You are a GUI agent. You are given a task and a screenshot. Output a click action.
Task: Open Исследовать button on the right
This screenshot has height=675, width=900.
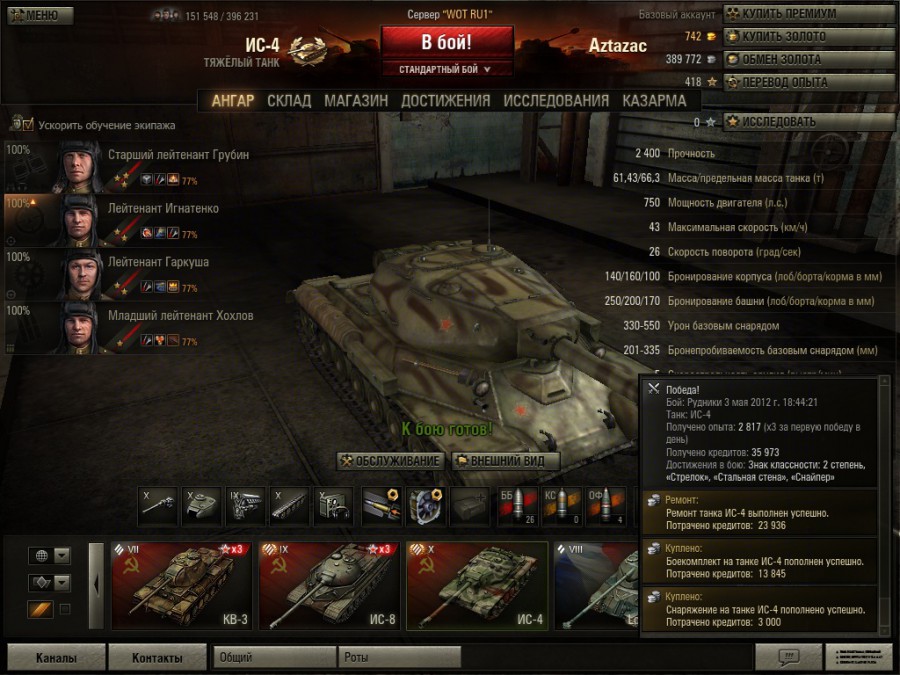coord(806,122)
